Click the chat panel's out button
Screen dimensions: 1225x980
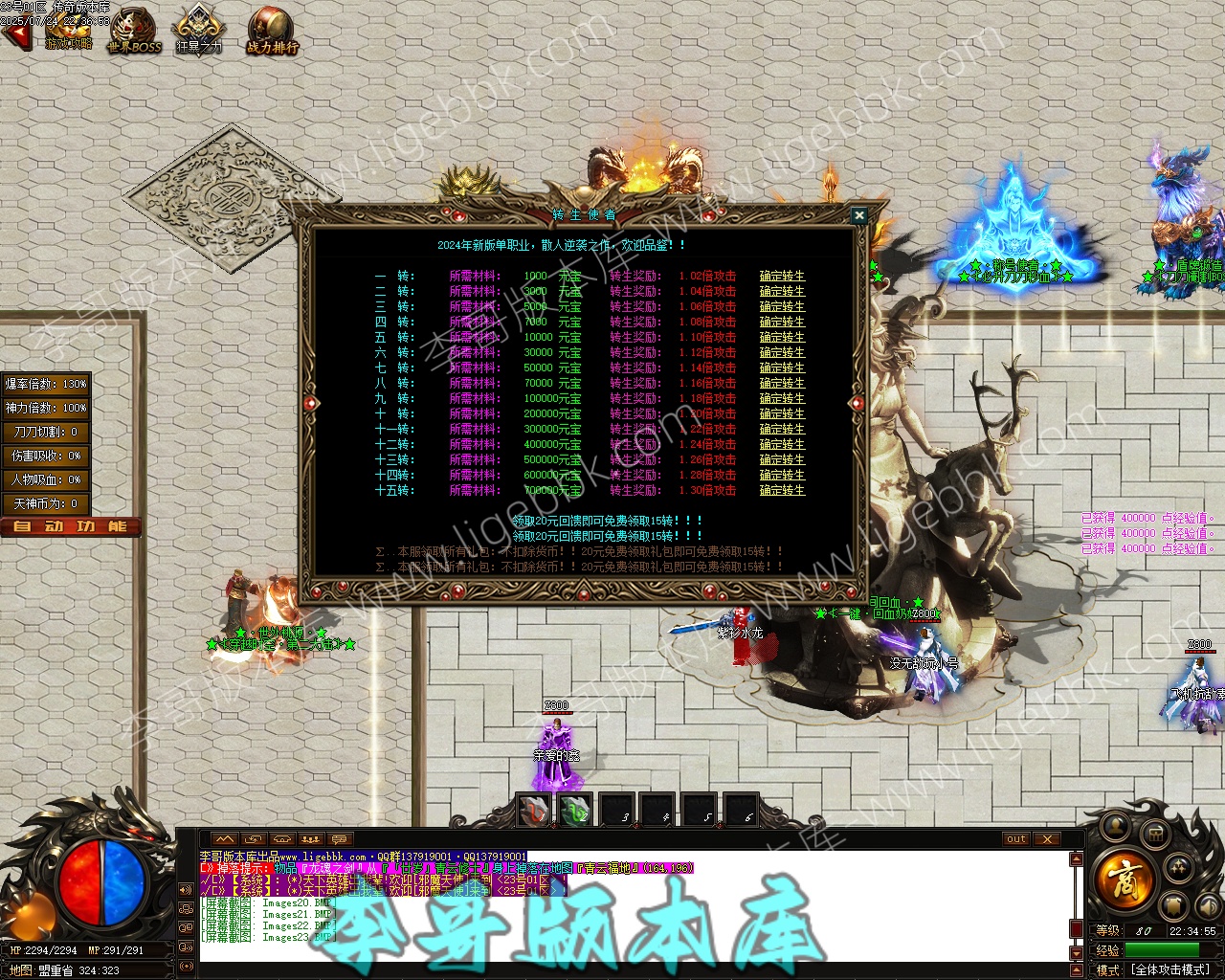pyautogui.click(x=1015, y=839)
